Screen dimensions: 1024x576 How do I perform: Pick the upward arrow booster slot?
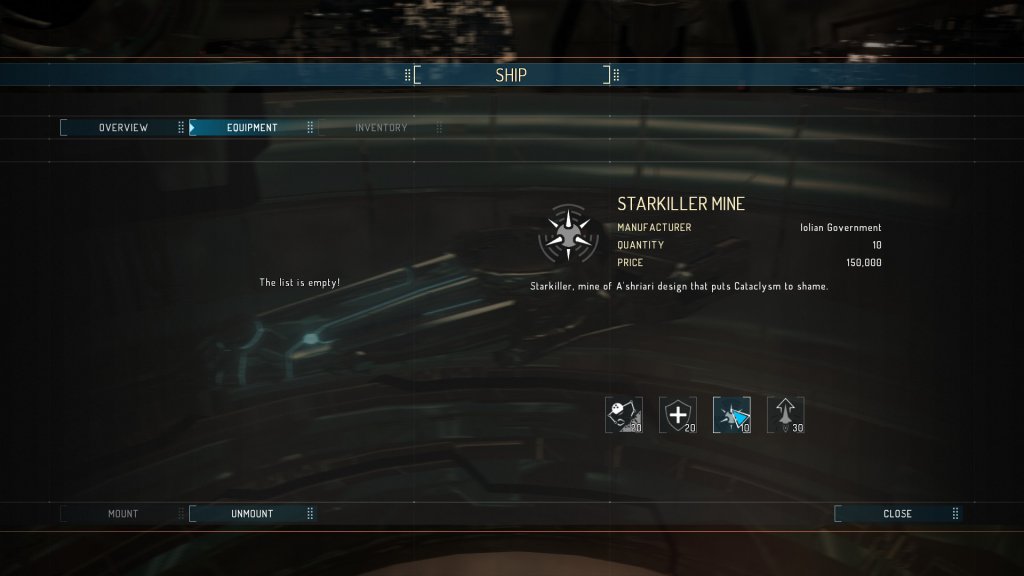786,415
